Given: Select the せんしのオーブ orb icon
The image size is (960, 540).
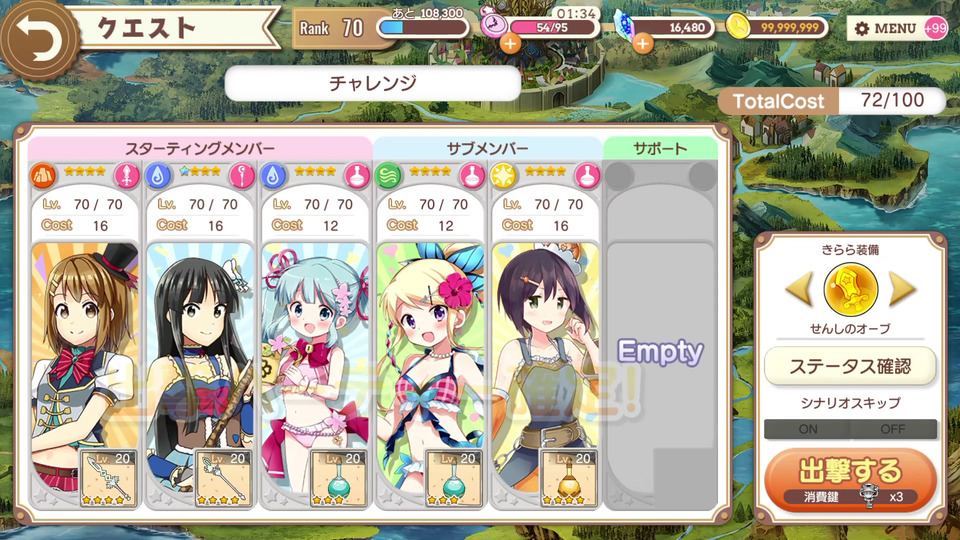Looking at the screenshot, I should (x=850, y=289).
